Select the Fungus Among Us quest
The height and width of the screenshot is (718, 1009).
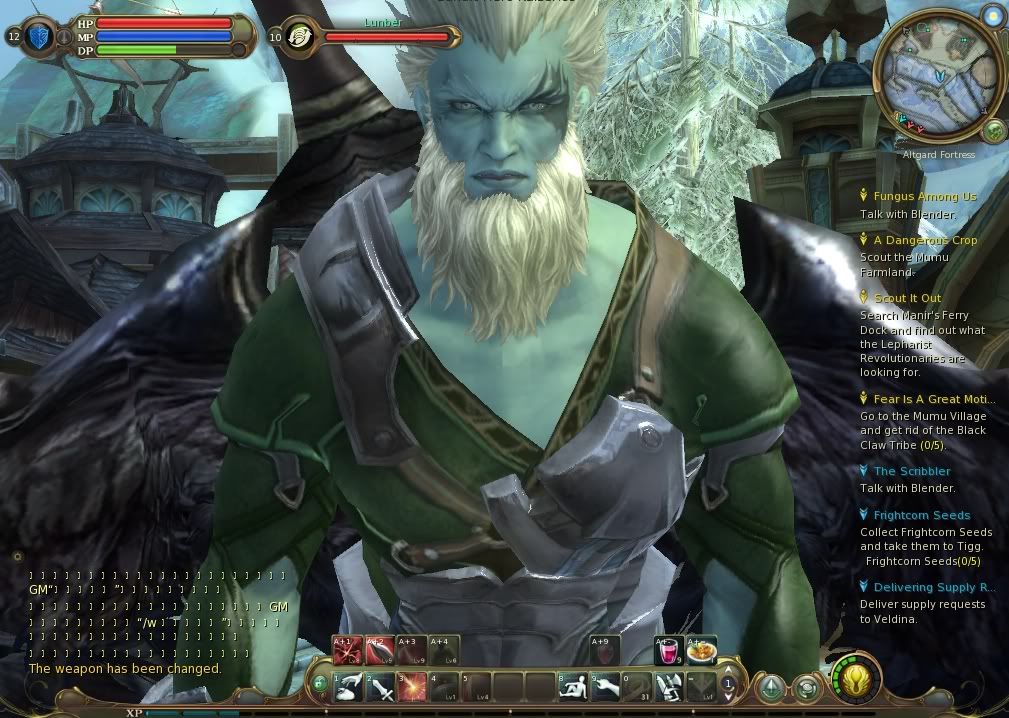tap(924, 197)
